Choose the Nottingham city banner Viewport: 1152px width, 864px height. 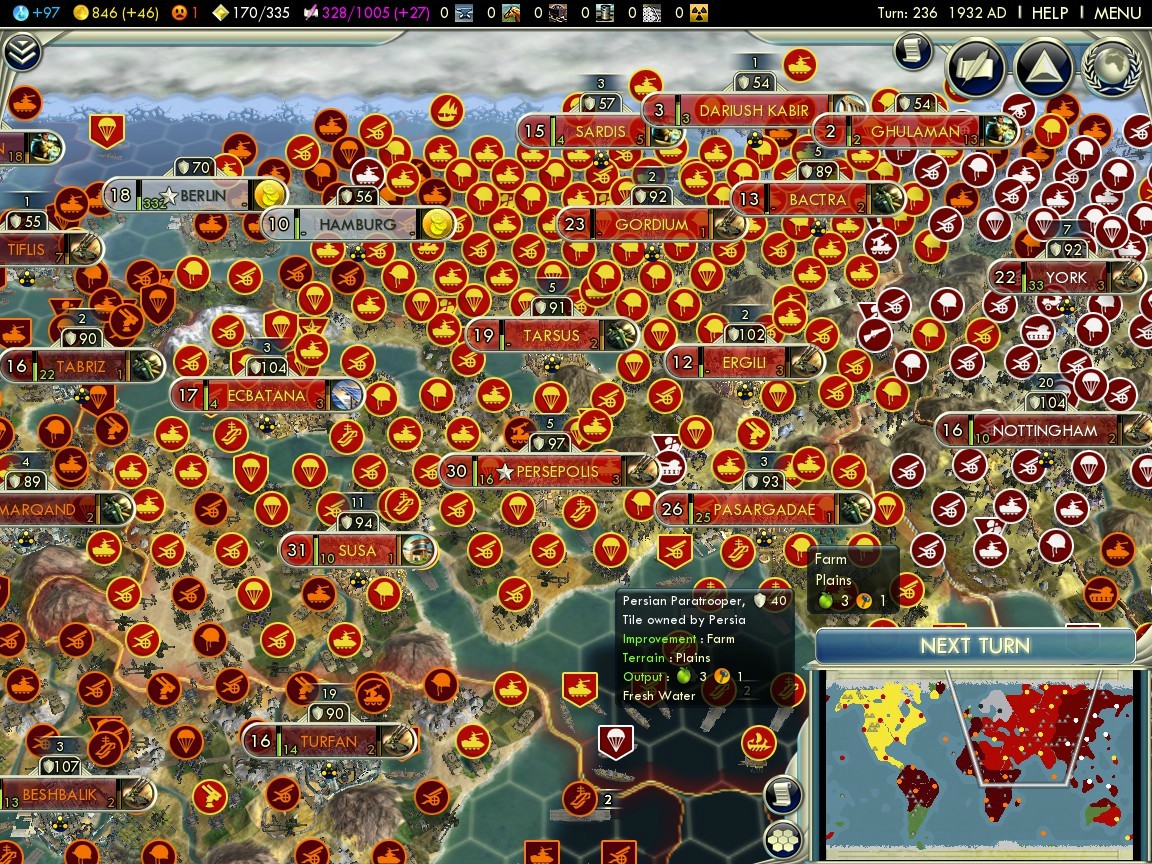(1045, 431)
